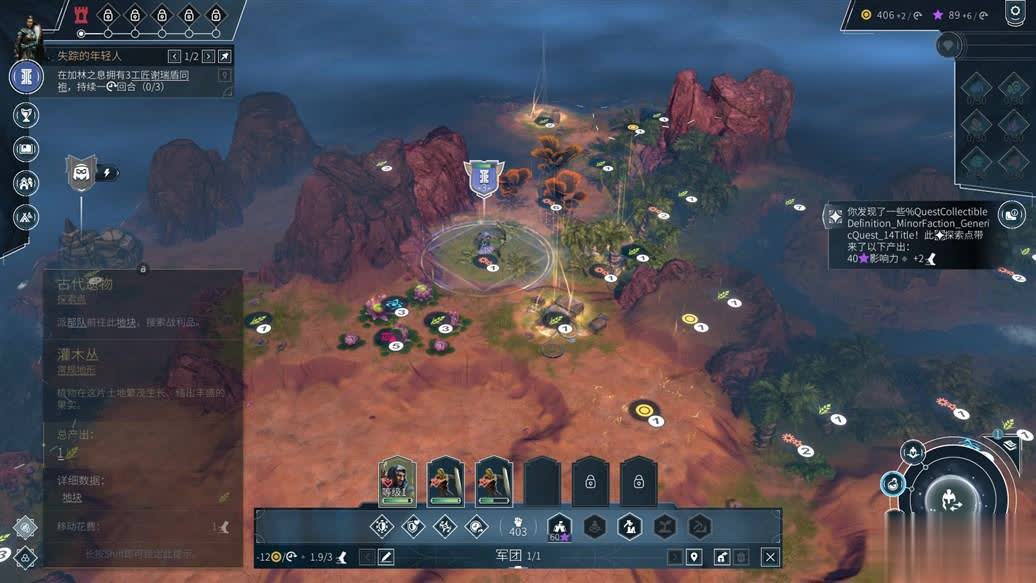Rename the army using the pencil icon

pyautogui.click(x=386, y=557)
